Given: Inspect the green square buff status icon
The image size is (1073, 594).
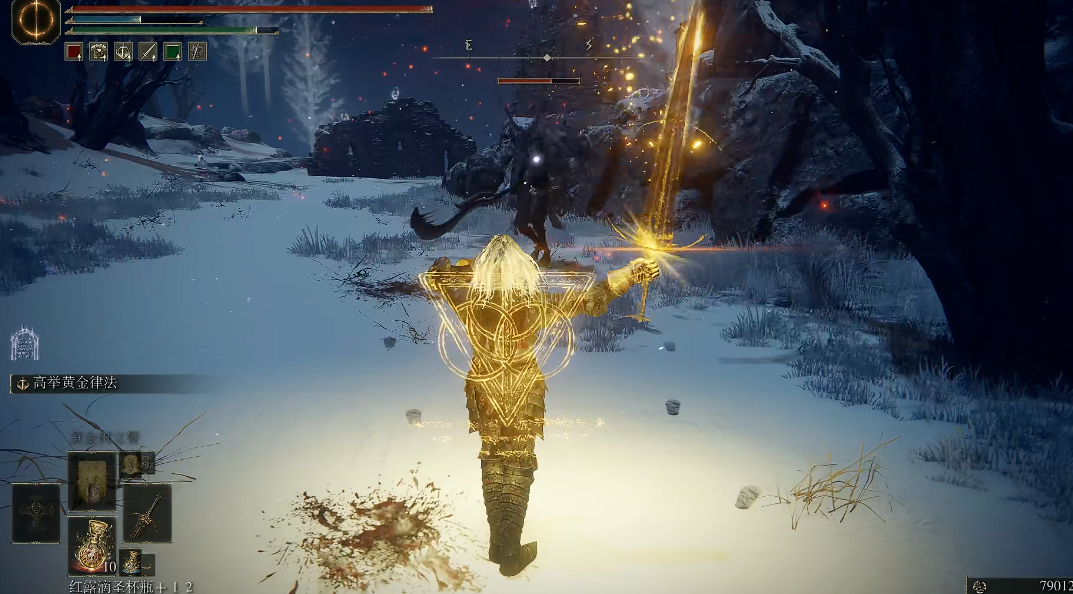Looking at the screenshot, I should (x=172, y=51).
